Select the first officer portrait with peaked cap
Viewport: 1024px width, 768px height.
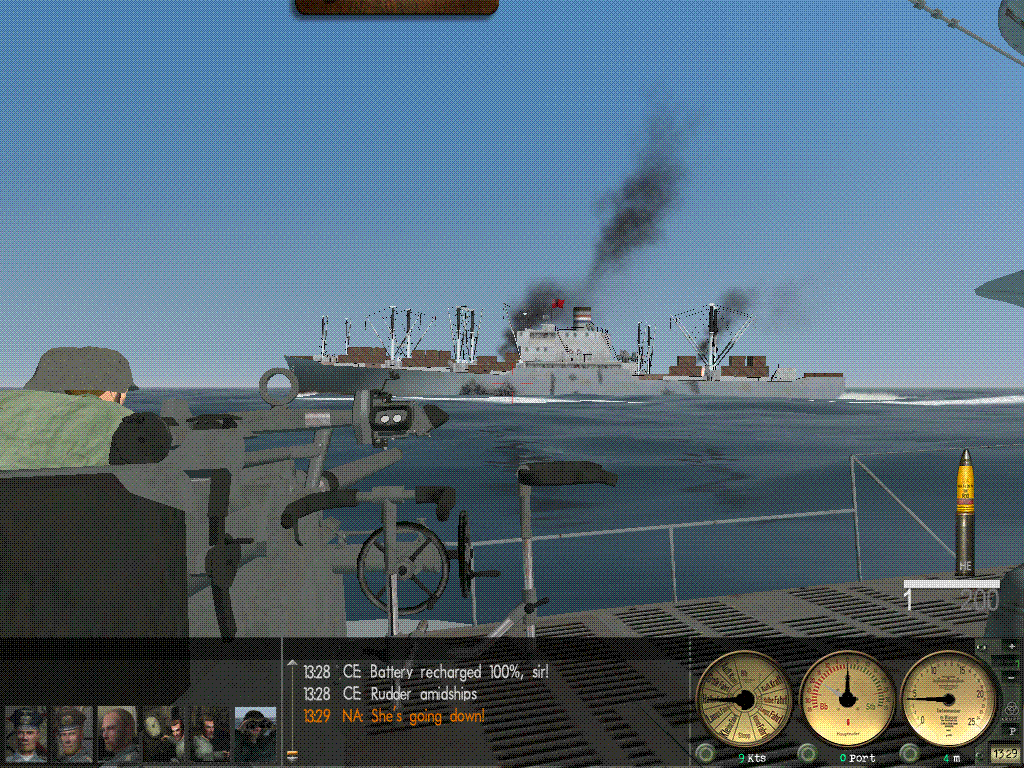[26, 735]
